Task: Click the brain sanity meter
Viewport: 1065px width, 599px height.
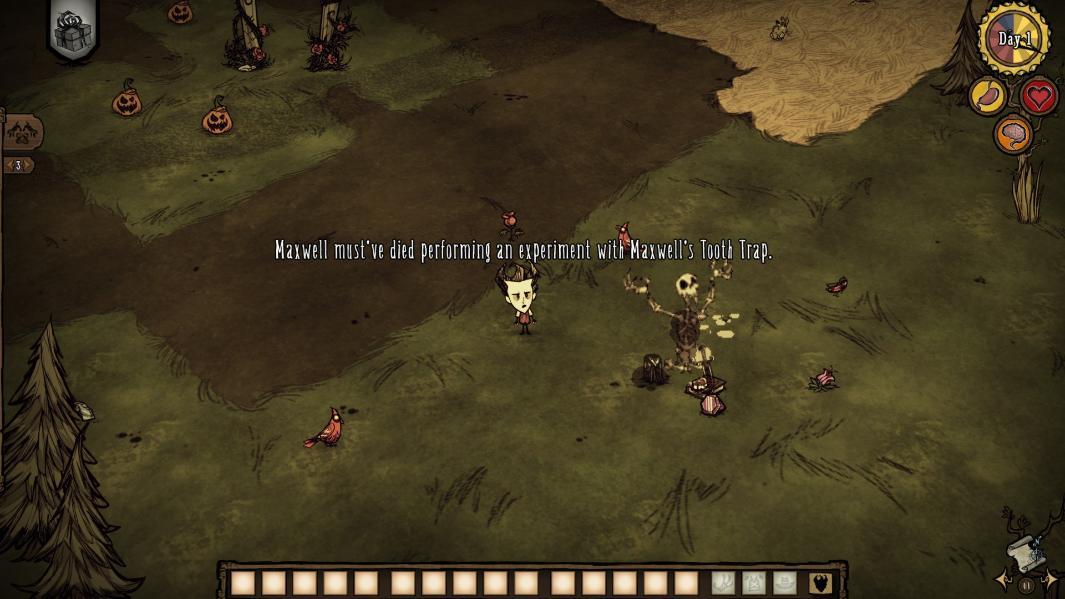Action: coord(1013,135)
